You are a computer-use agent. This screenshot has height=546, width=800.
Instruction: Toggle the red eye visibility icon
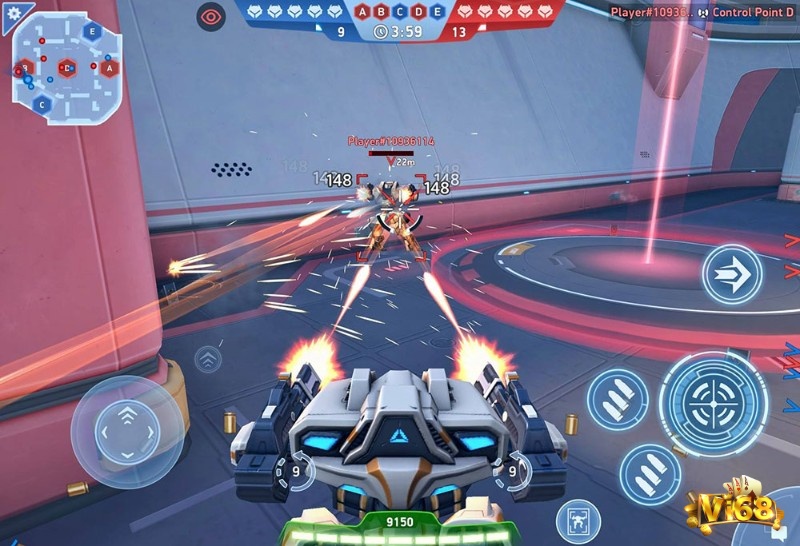coord(211,15)
